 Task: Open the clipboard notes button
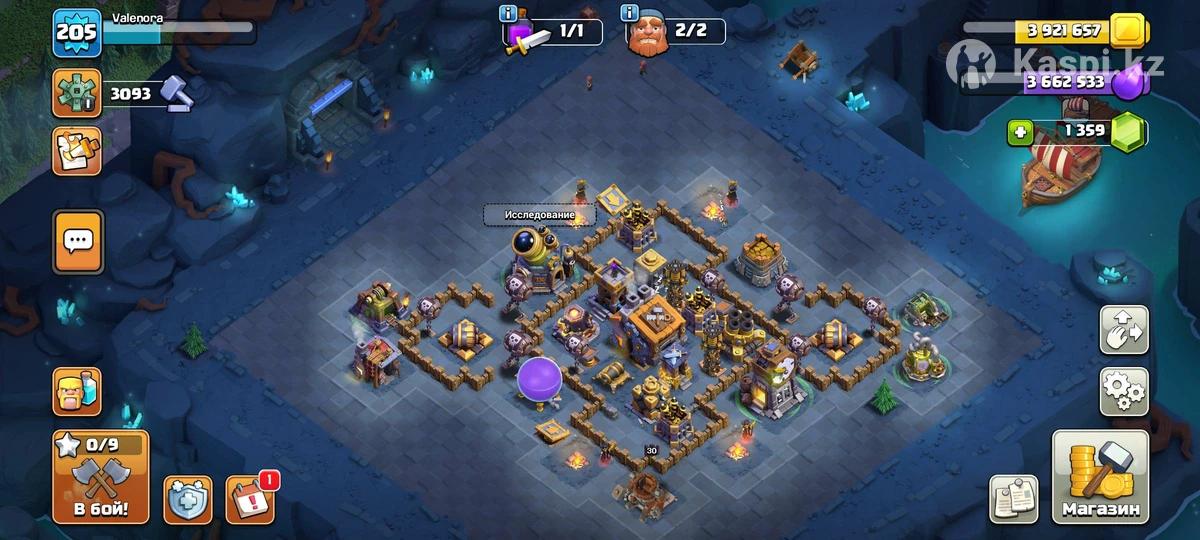[x=1014, y=499]
